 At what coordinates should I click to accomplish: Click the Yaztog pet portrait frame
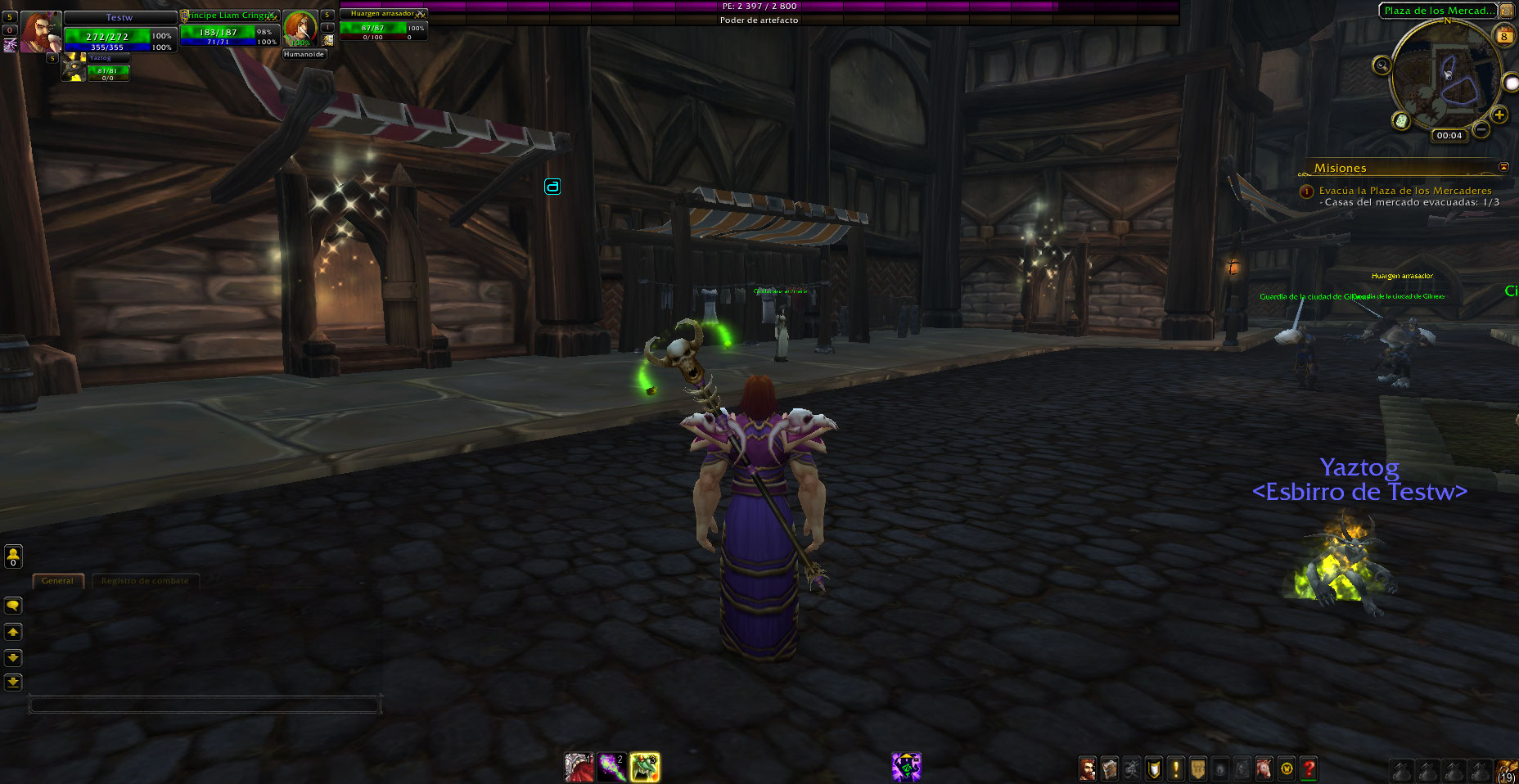pyautogui.click(x=74, y=67)
